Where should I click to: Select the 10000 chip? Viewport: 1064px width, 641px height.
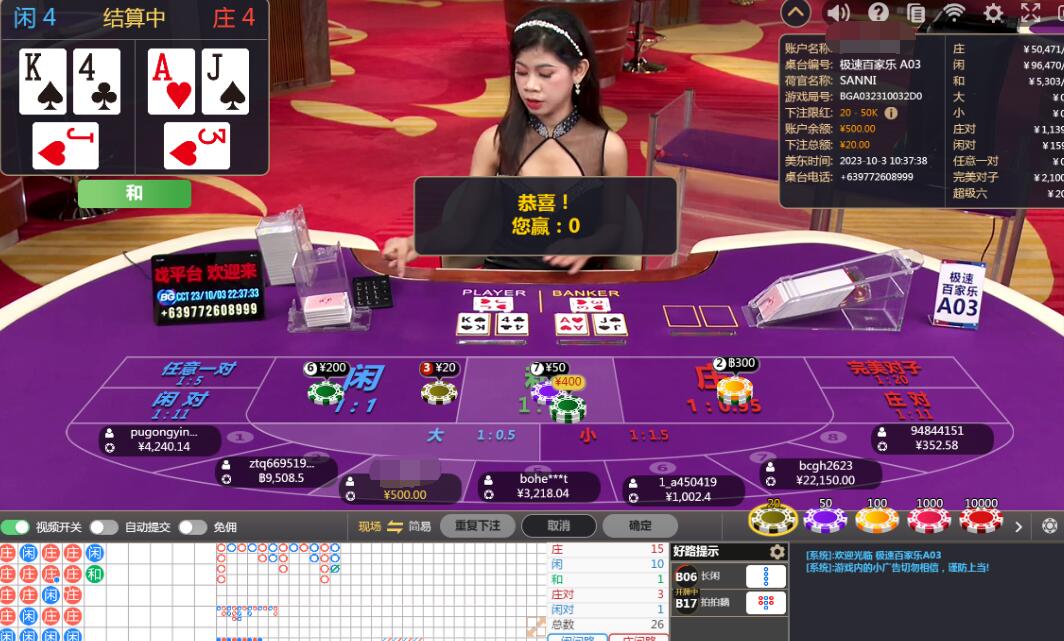coord(981,518)
